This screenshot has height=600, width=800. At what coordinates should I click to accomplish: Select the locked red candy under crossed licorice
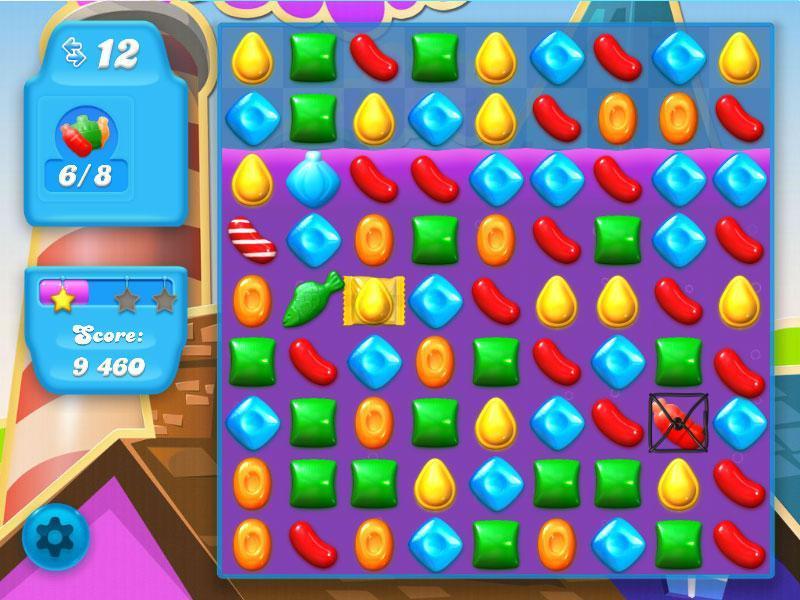click(678, 420)
